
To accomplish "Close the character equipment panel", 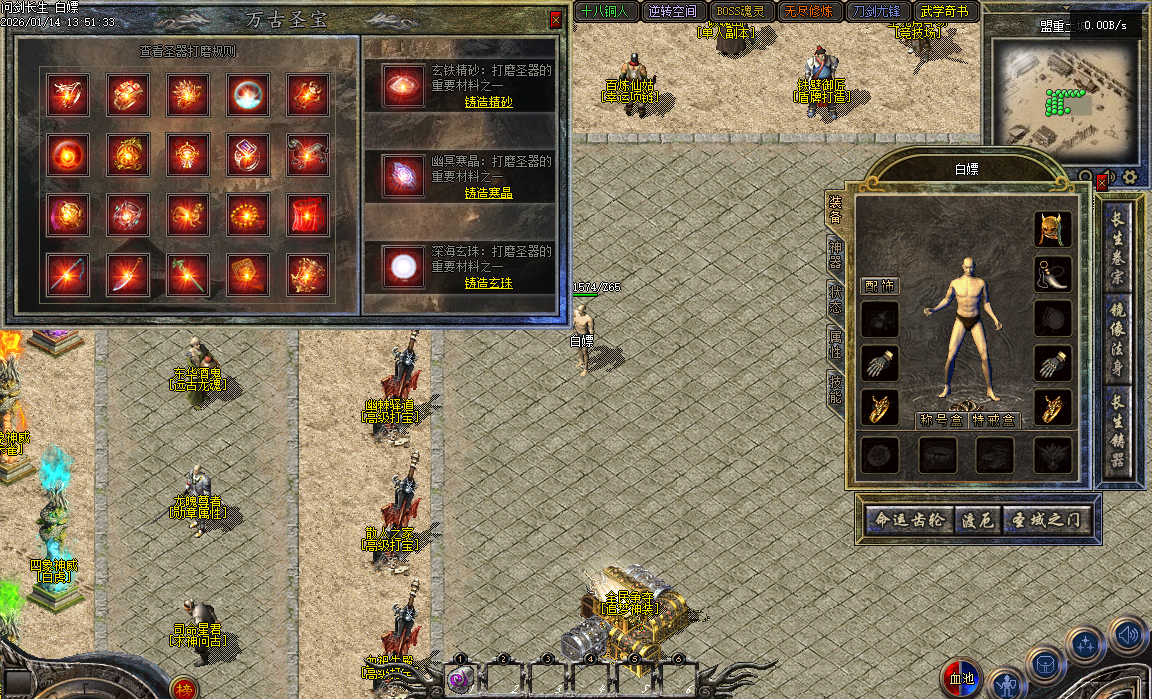I will (x=1102, y=183).
